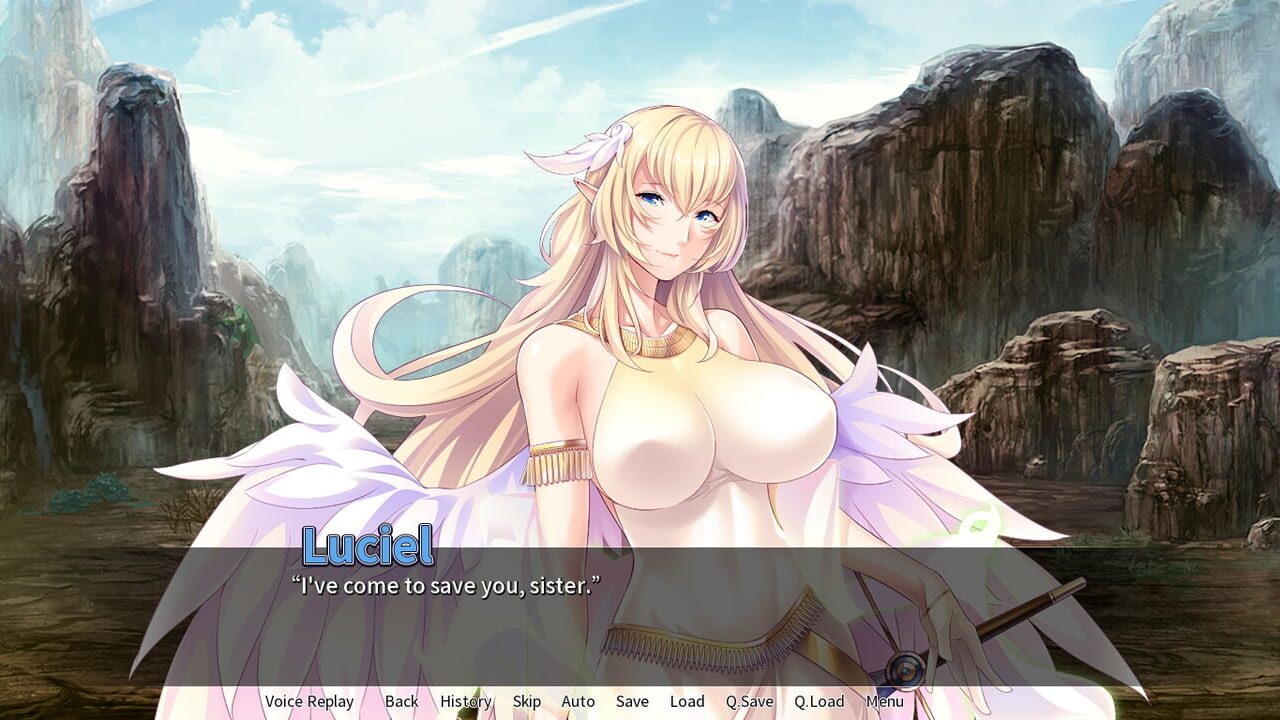1280x720 pixels.
Task: Click Auto in the quick menu bar
Action: (x=579, y=701)
